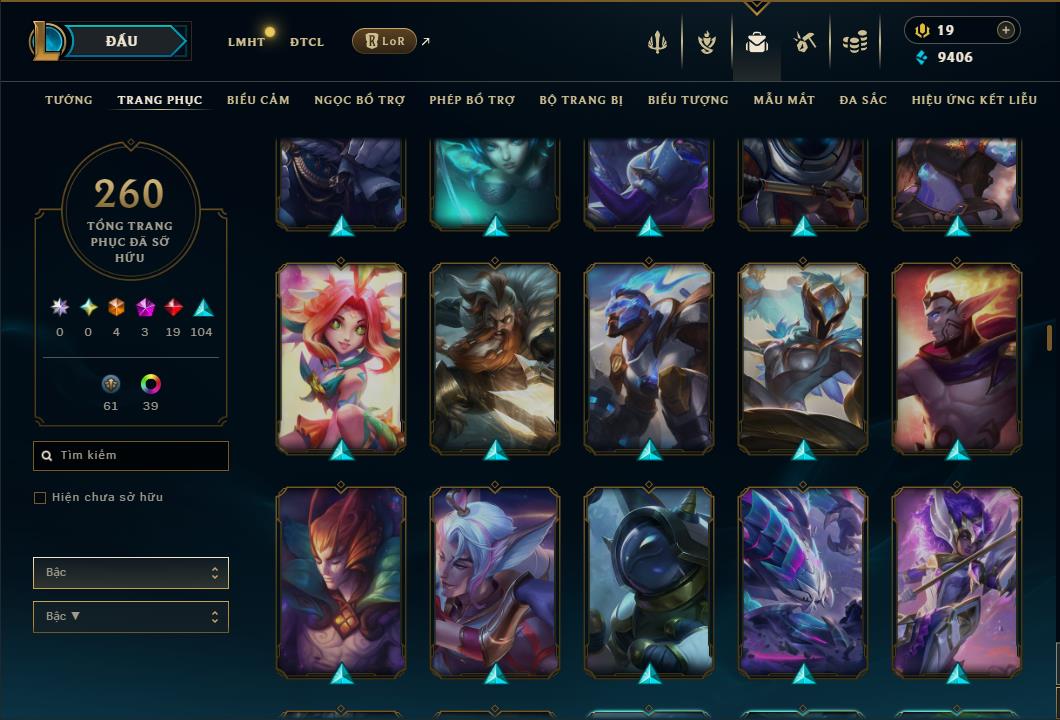Select the flower-haired fairy skin card
Screen dimensions: 1060x720
pos(341,357)
